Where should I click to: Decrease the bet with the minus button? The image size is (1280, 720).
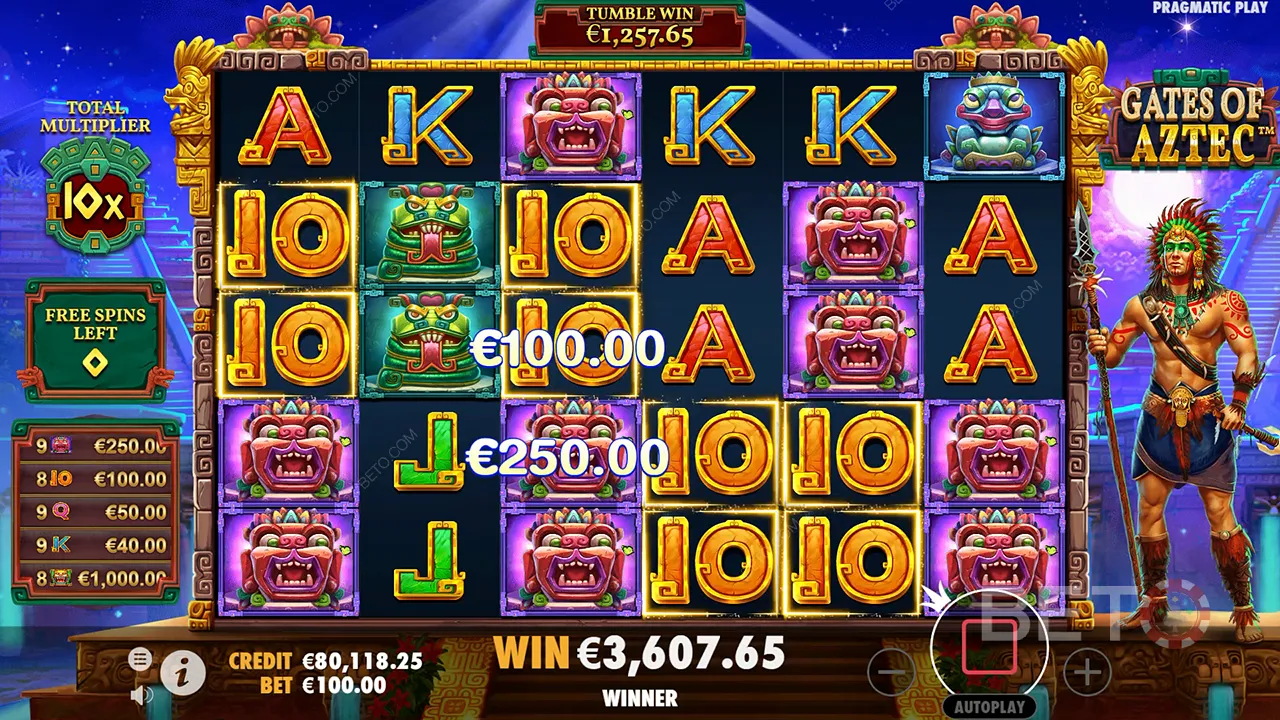point(891,673)
